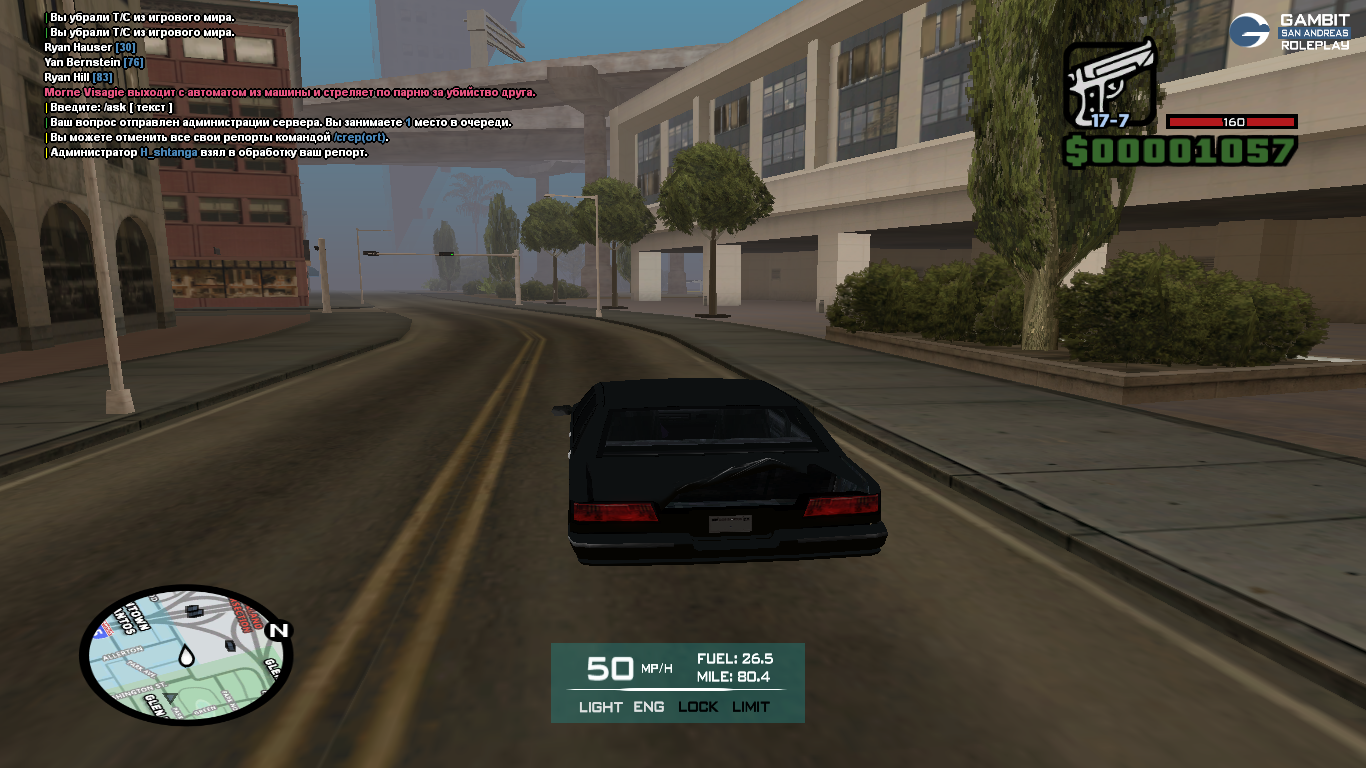Toggle the LIMIT speed limiter indicator
The image size is (1366, 768).
point(751,707)
